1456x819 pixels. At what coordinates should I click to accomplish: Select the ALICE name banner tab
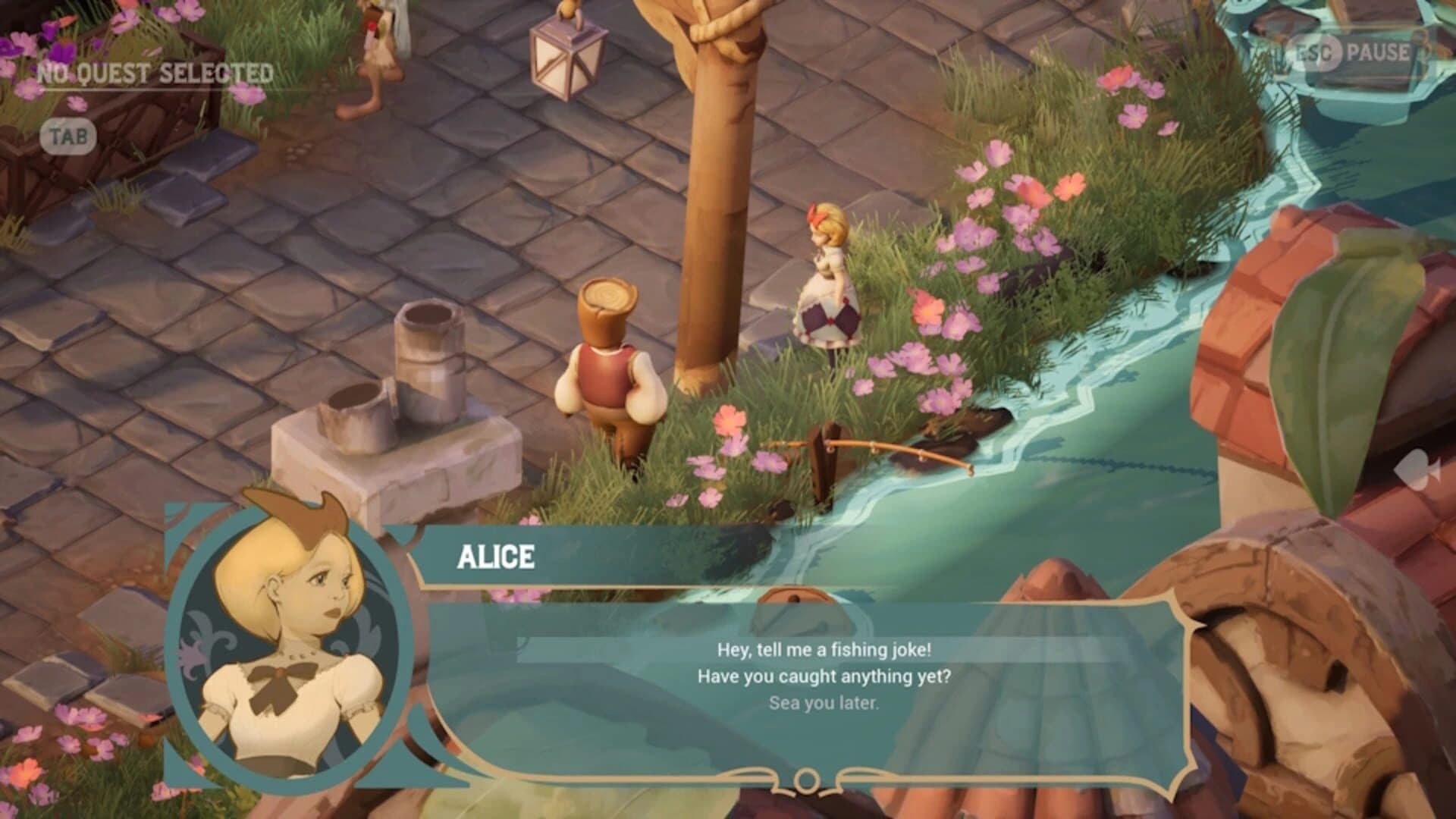tap(497, 555)
